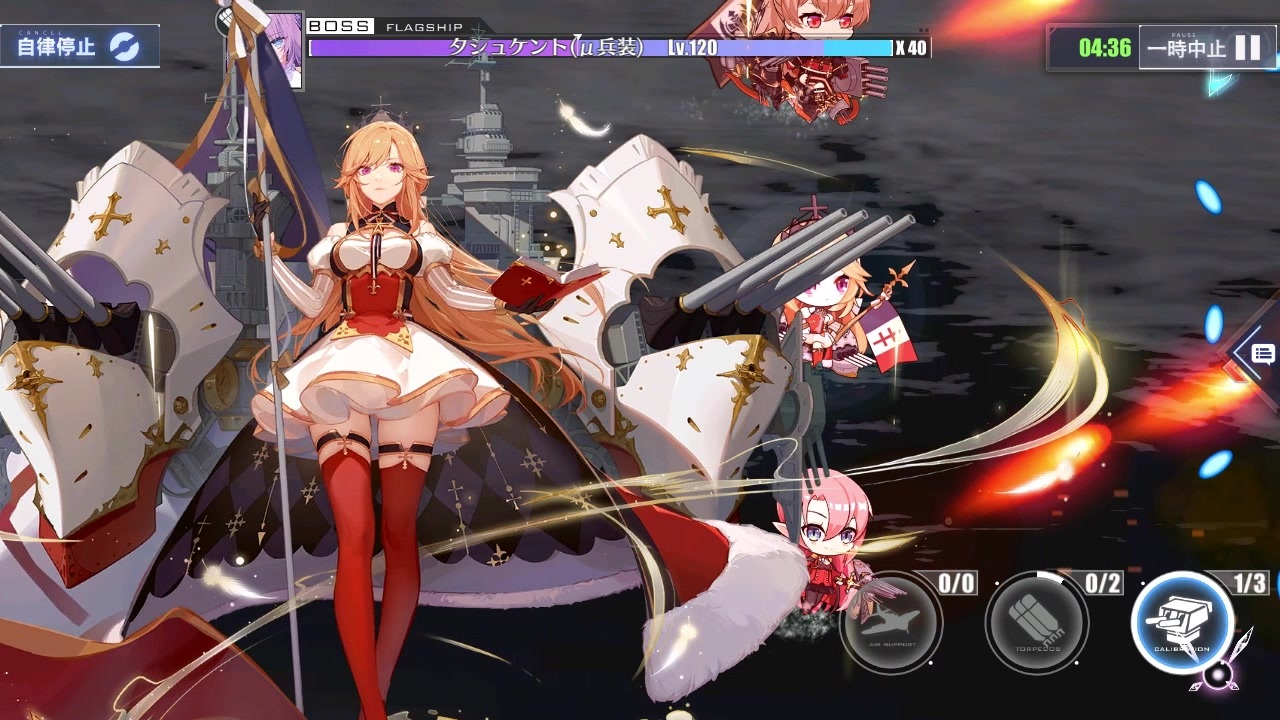Click the BOSS label on the health bar
The image size is (1280, 720).
(x=340, y=26)
